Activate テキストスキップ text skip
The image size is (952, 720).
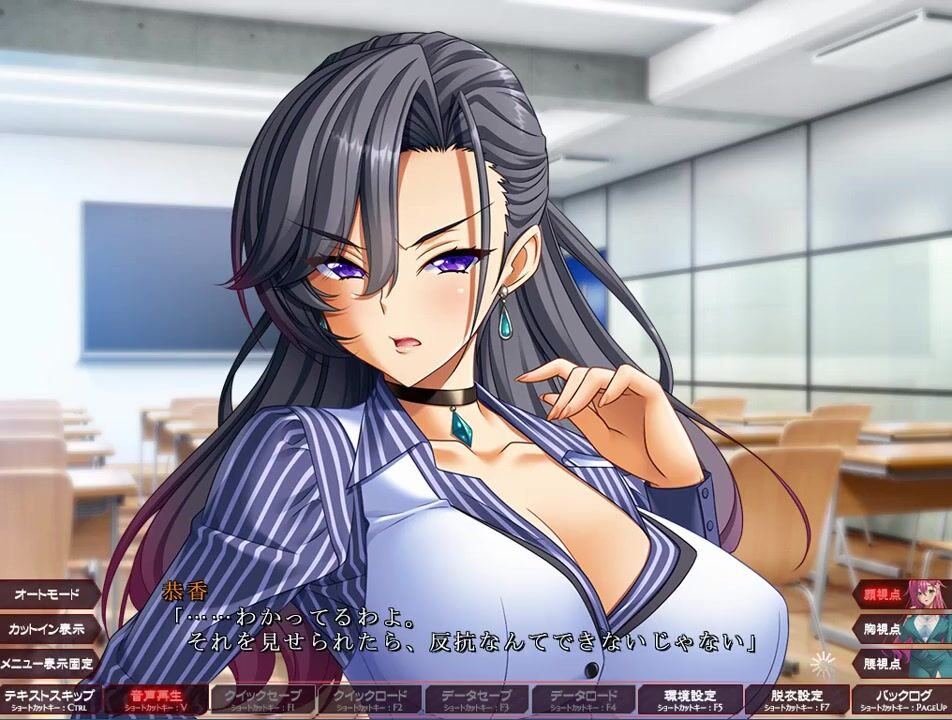coord(47,699)
